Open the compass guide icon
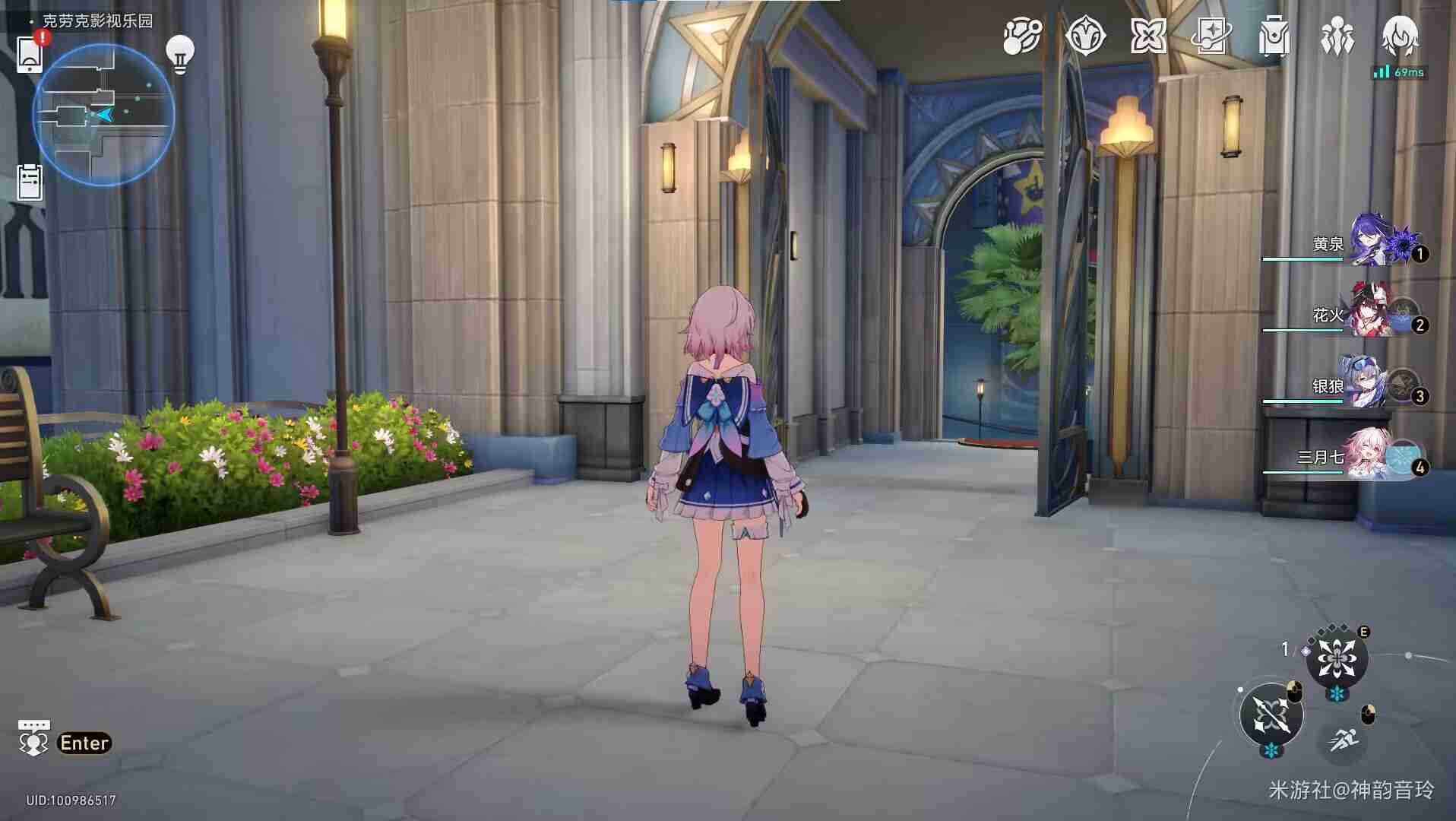This screenshot has width=1456, height=821. point(1084,36)
